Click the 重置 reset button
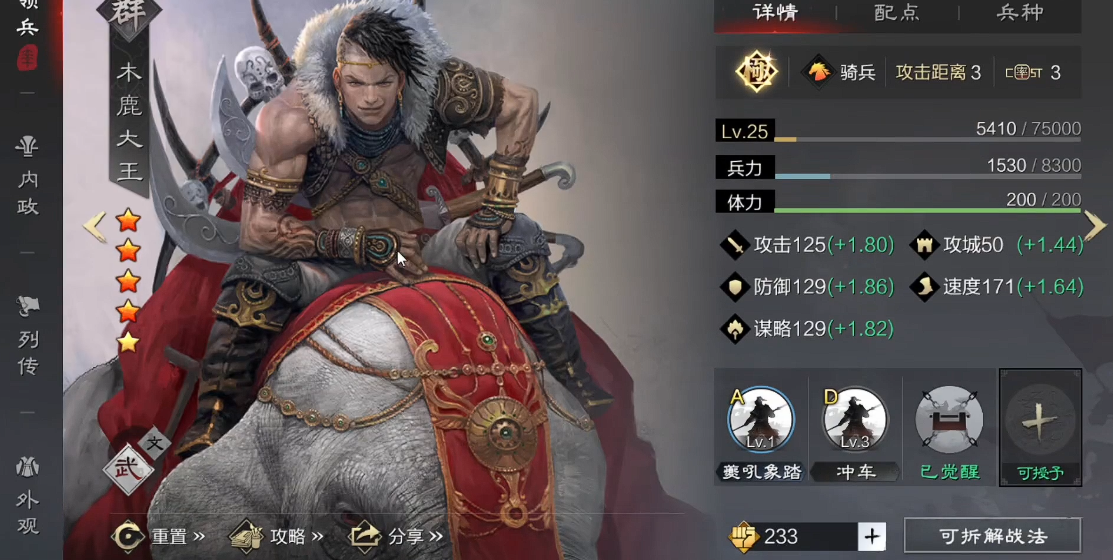The height and width of the screenshot is (560, 1113). click(x=158, y=536)
